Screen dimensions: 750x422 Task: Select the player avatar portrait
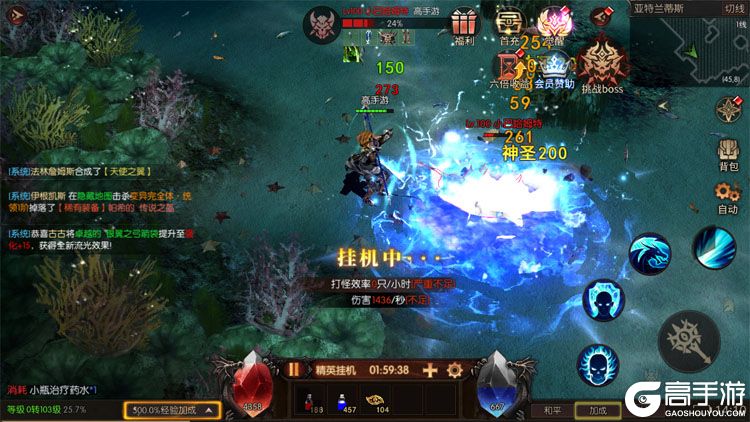pos(323,22)
